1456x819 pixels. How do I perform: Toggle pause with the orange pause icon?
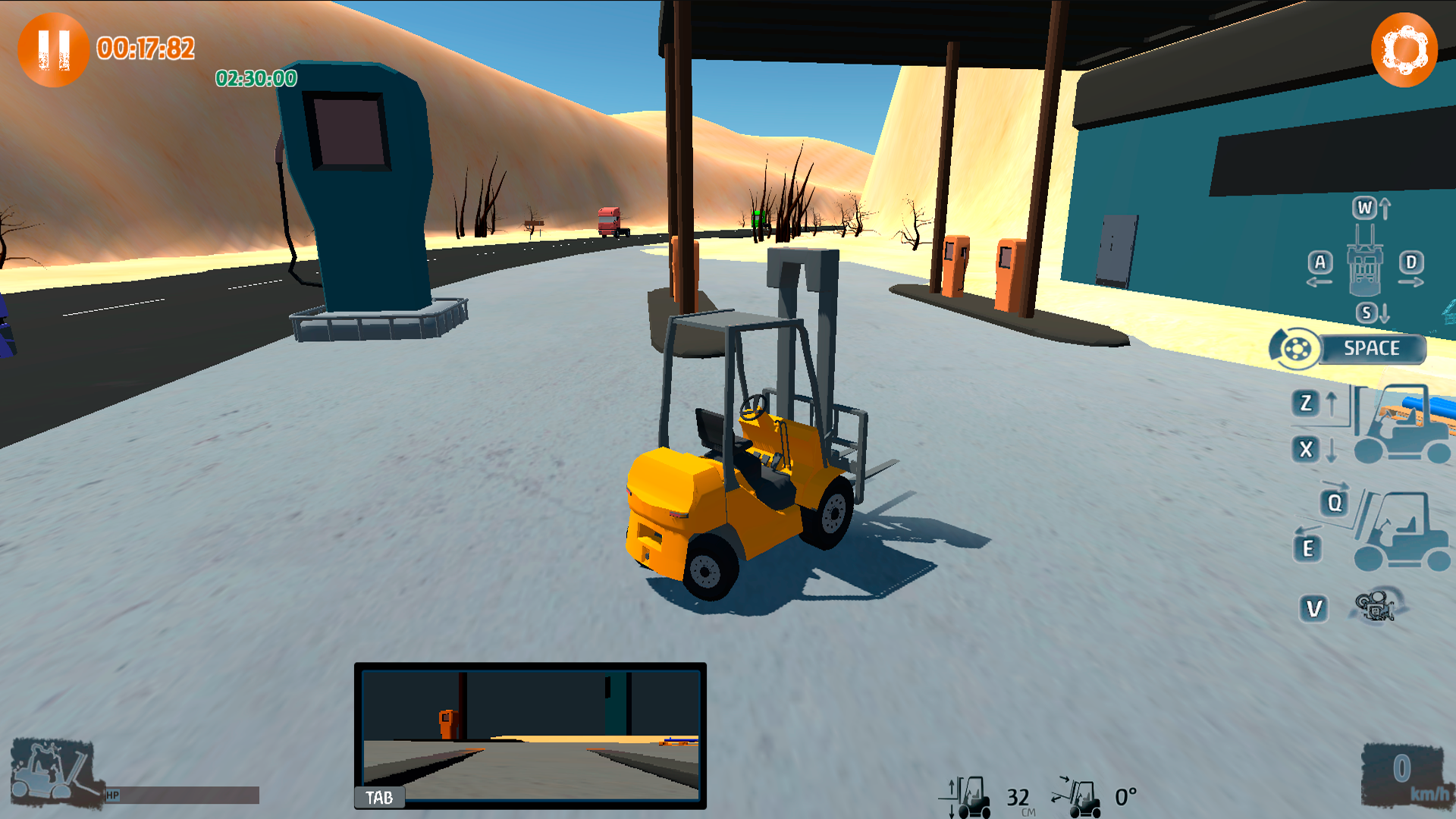tap(53, 49)
